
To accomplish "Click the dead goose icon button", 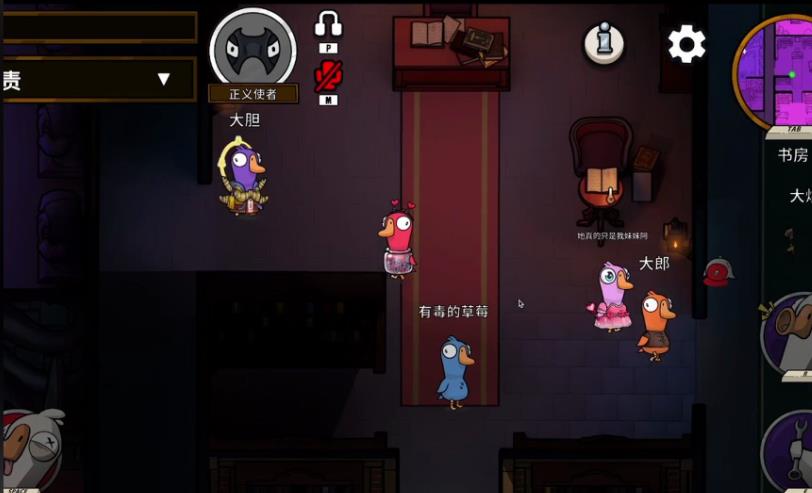I will point(28,448).
